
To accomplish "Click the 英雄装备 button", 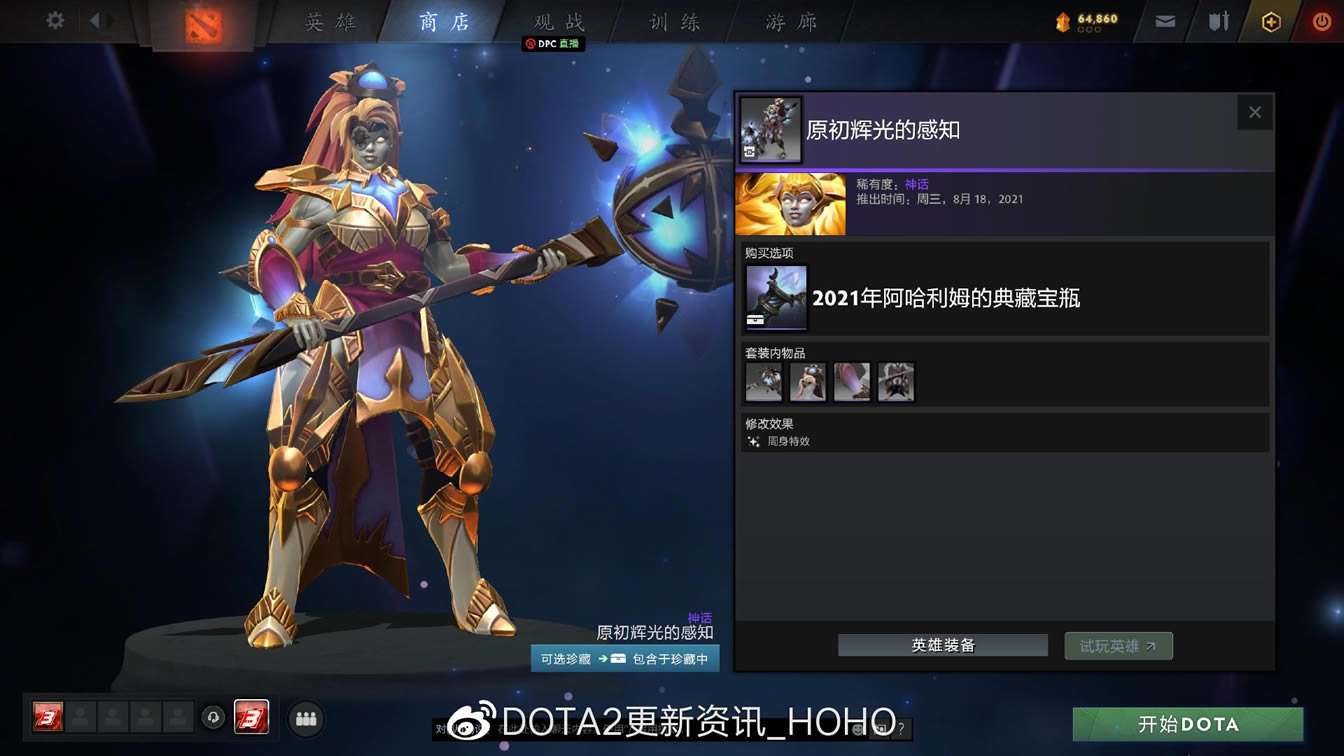I will (942, 645).
